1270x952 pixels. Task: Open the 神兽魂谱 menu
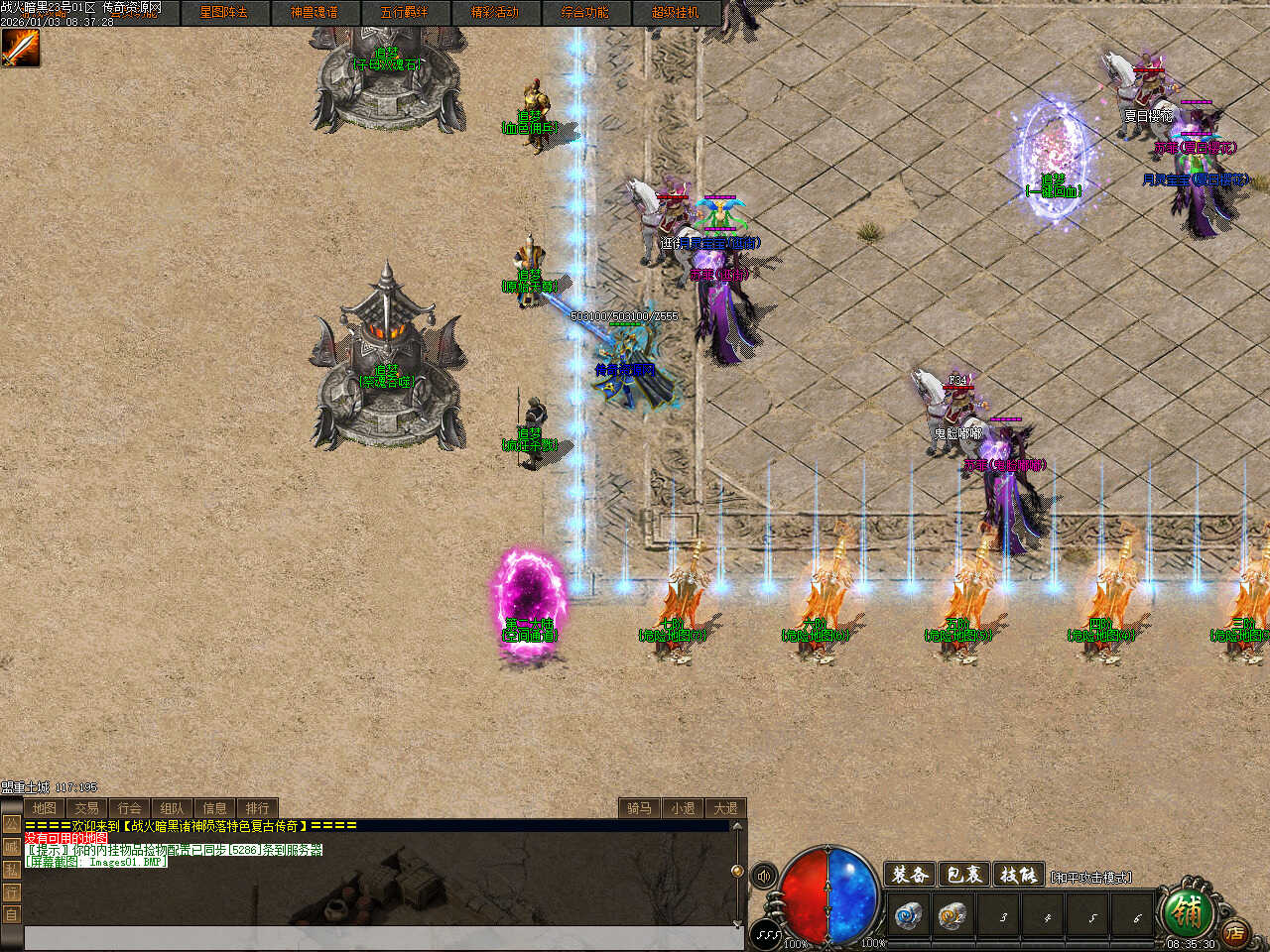(x=314, y=13)
